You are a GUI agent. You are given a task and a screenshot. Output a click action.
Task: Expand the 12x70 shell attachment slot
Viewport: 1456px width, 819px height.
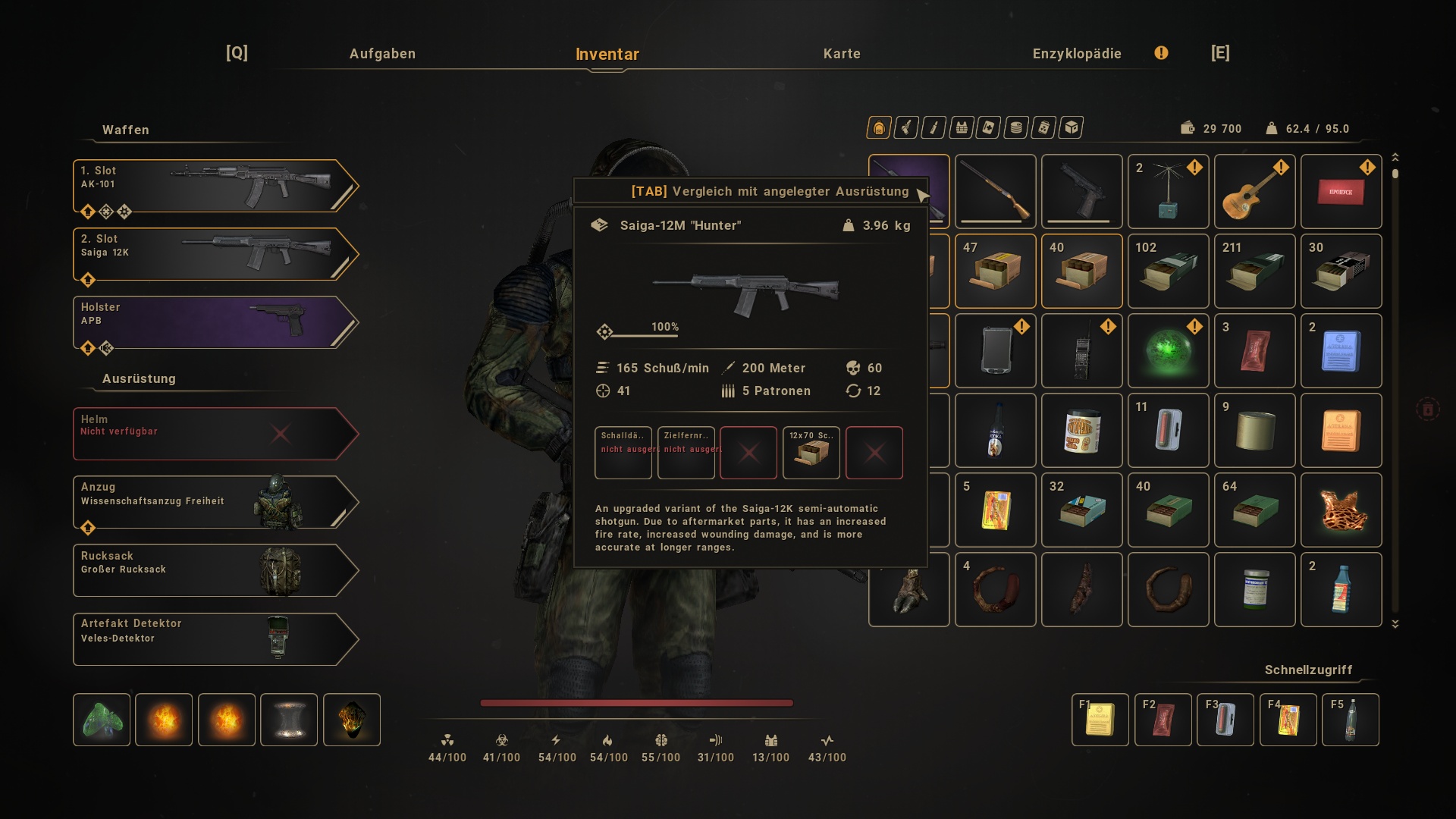[811, 453]
